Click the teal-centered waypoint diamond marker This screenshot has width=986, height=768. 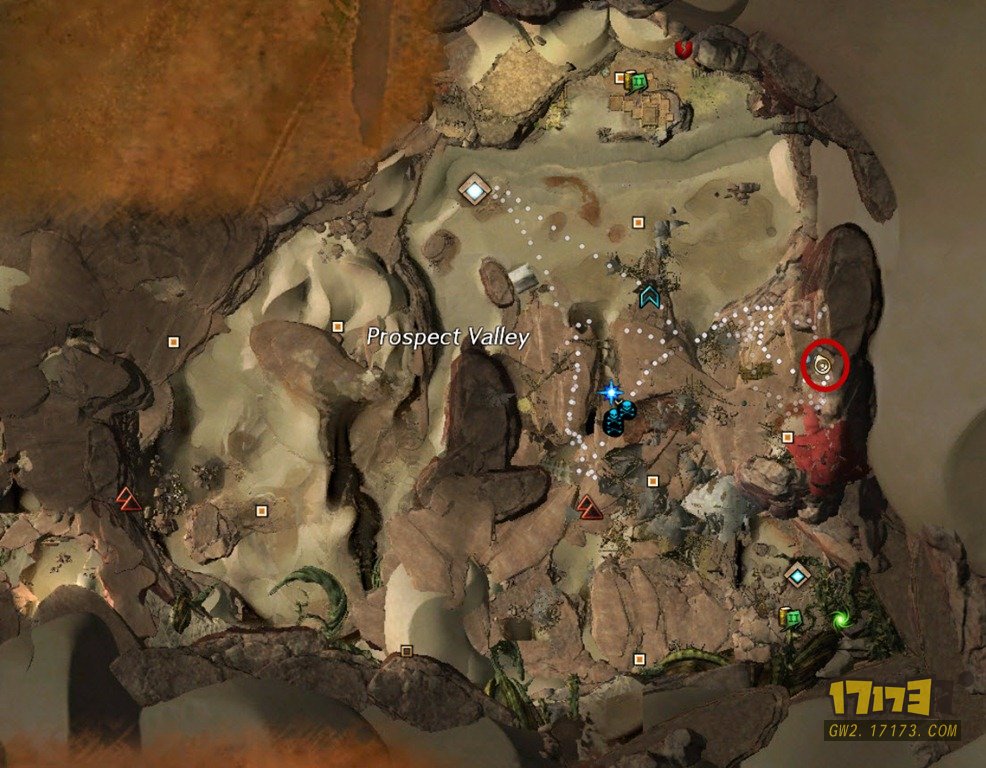[x=797, y=575]
